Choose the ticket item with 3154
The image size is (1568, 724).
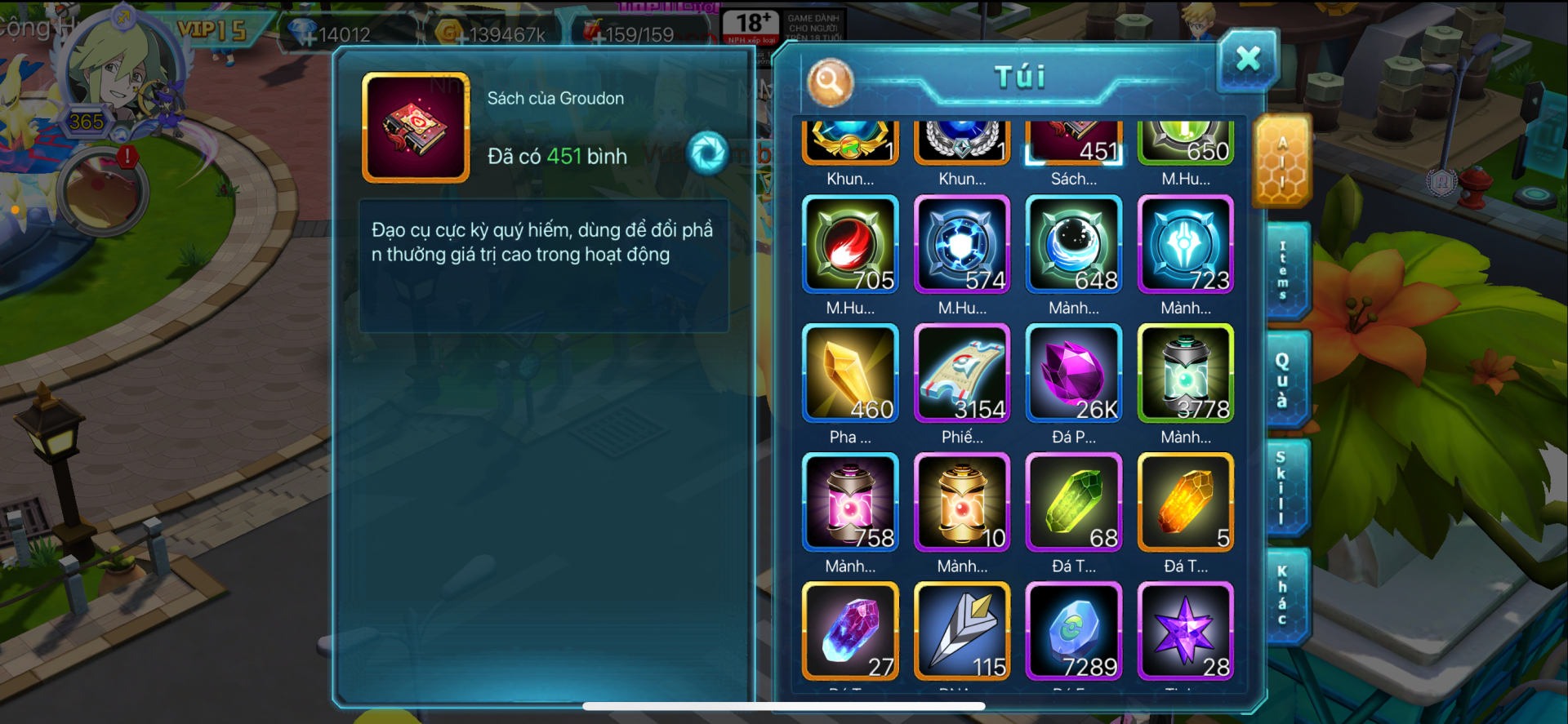coord(962,373)
